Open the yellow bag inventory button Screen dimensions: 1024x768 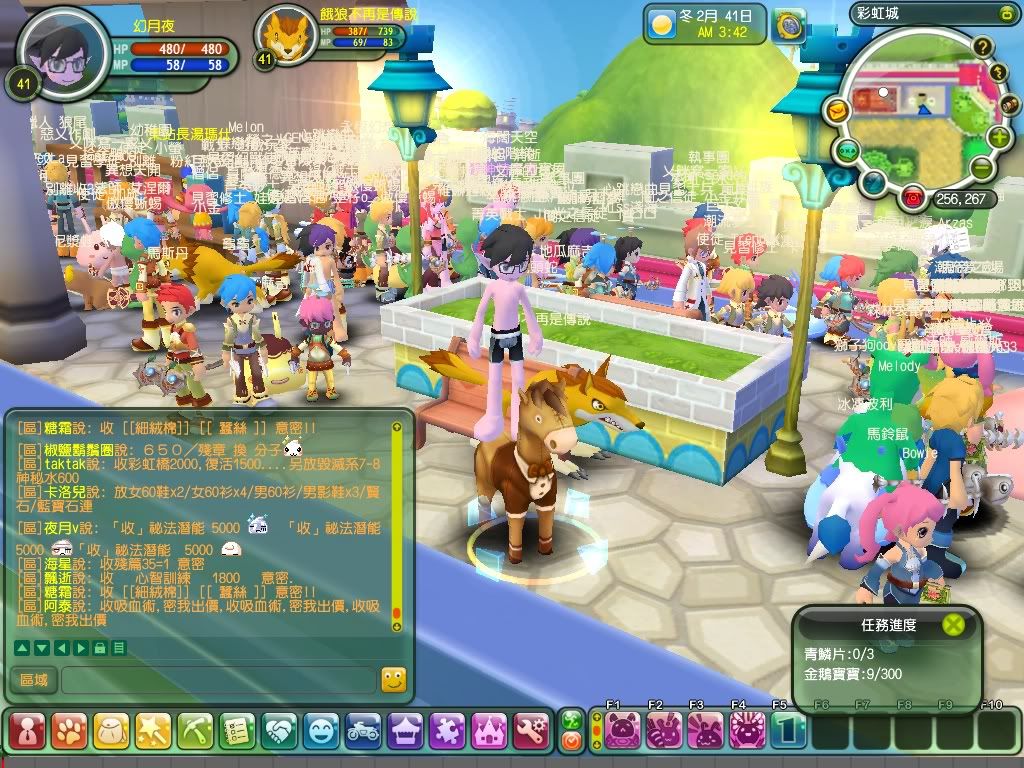click(110, 731)
